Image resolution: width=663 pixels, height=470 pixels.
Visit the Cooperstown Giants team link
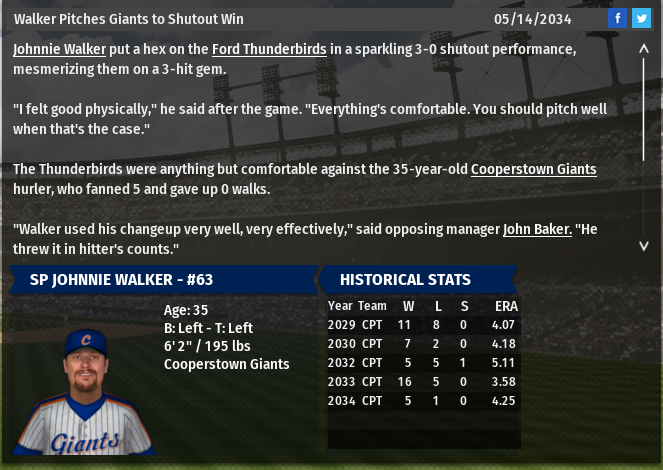point(533,169)
